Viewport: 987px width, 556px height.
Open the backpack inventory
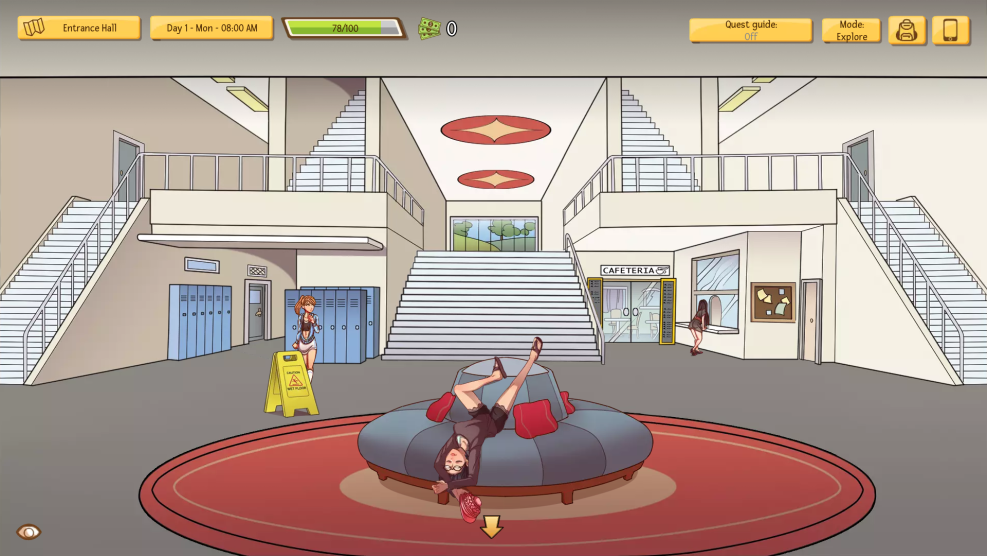[x=907, y=30]
